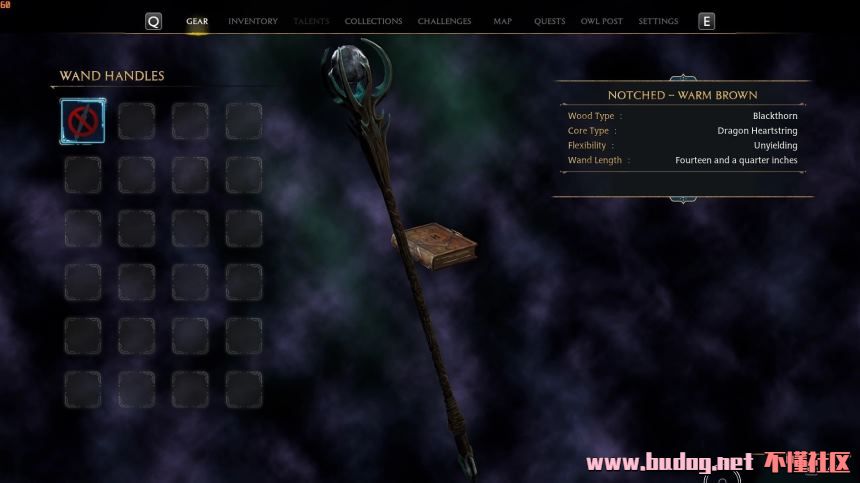Switch to the Settings tab
The image size is (860, 483).
point(658,21)
